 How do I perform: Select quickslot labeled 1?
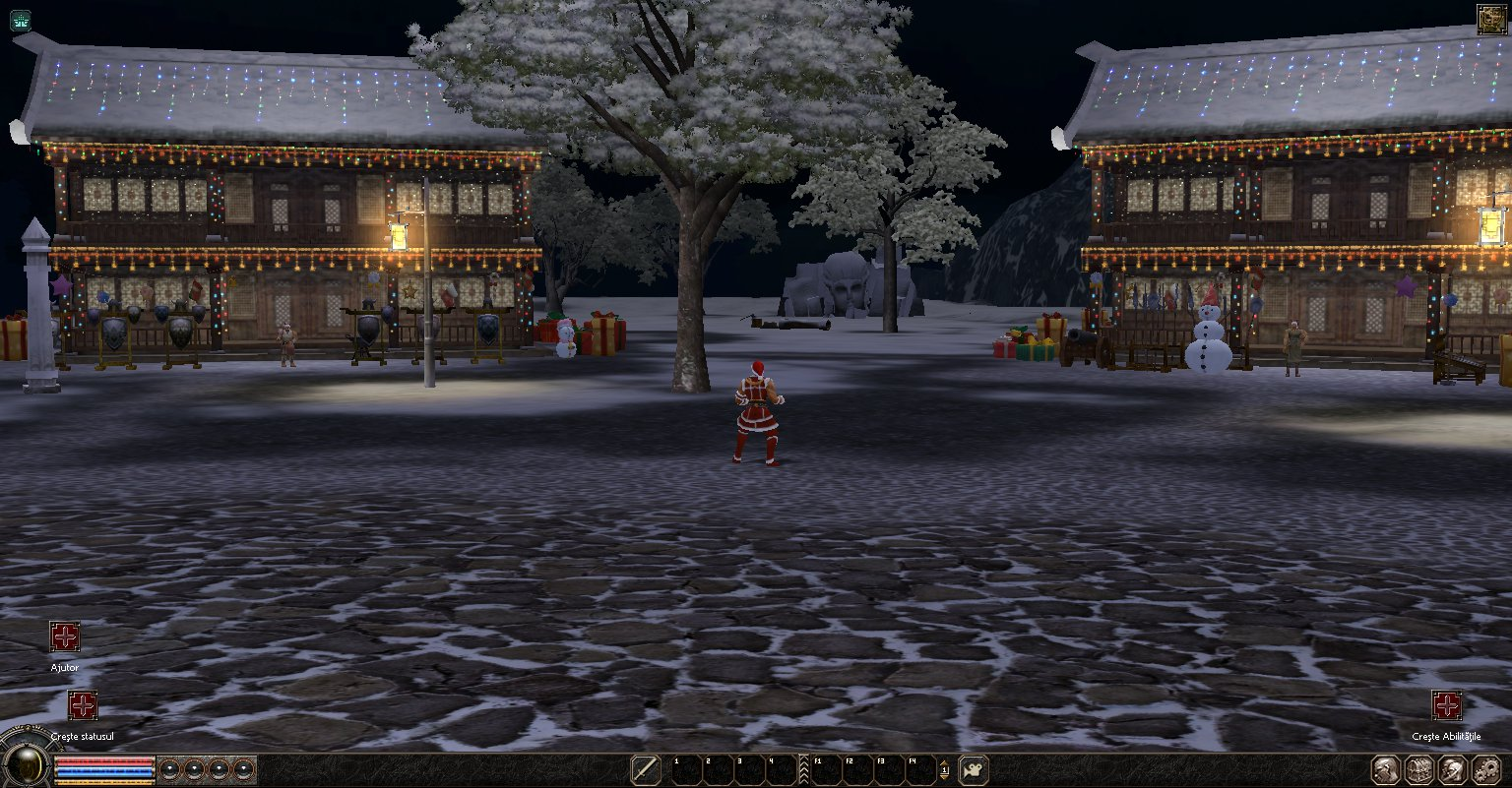pos(689,770)
